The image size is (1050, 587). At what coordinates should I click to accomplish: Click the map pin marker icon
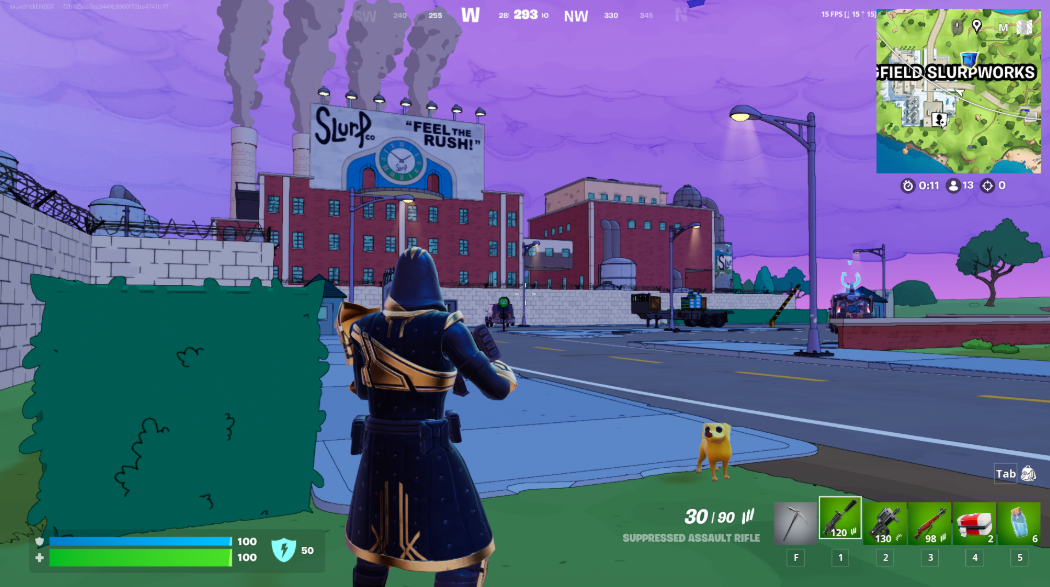976,26
